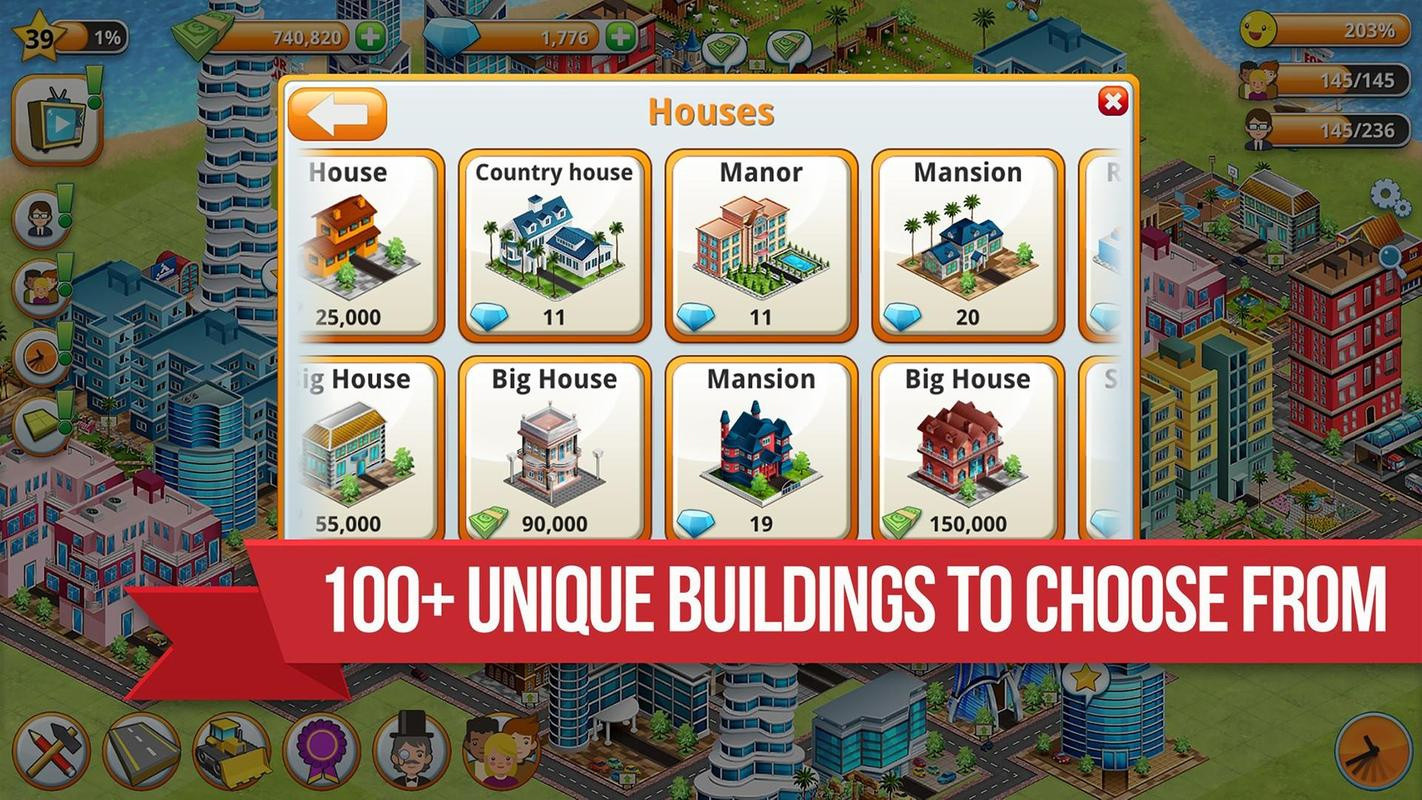
Task: Add more cash with the plus button
Action: tap(370, 38)
